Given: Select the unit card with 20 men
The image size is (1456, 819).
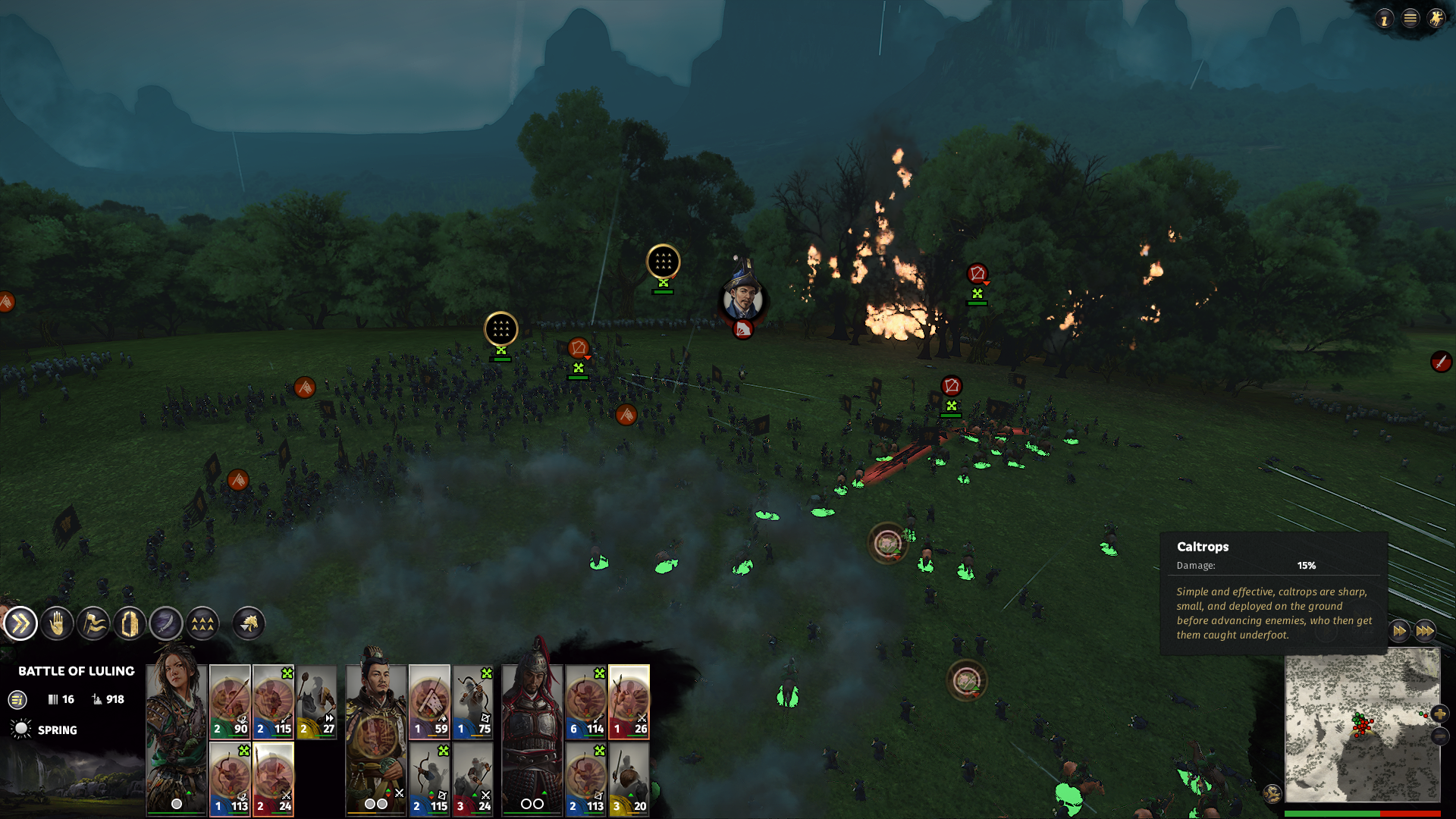Looking at the screenshot, I should [x=629, y=779].
